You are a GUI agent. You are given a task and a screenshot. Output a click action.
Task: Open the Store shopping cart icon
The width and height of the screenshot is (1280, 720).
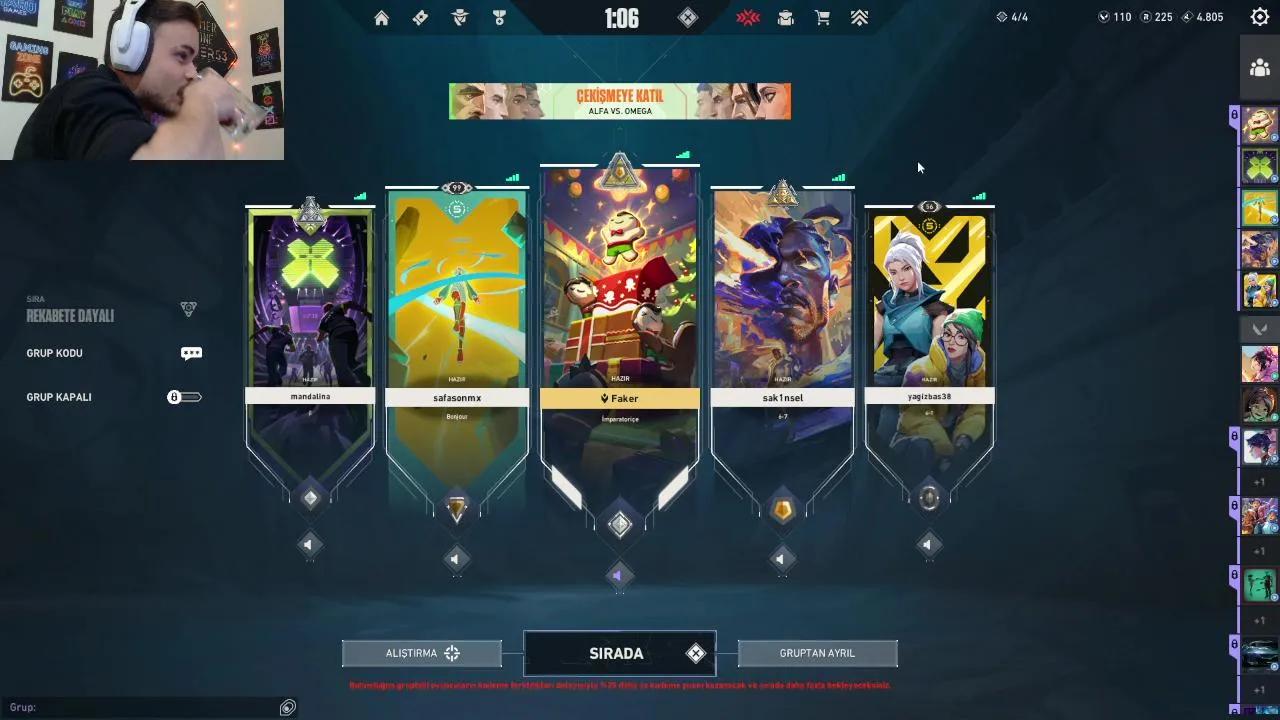tap(822, 17)
